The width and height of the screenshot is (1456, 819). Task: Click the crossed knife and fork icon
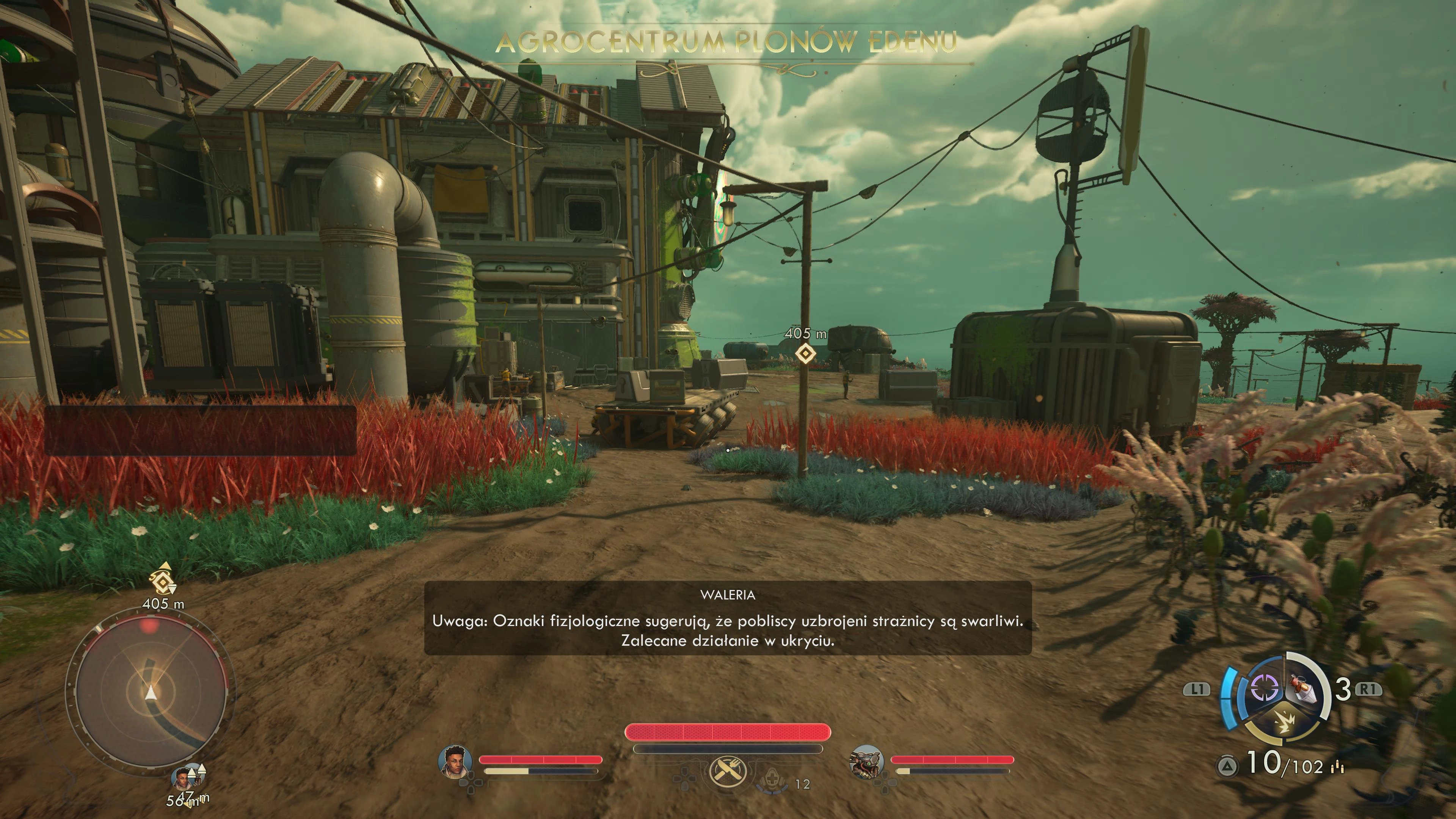728,770
